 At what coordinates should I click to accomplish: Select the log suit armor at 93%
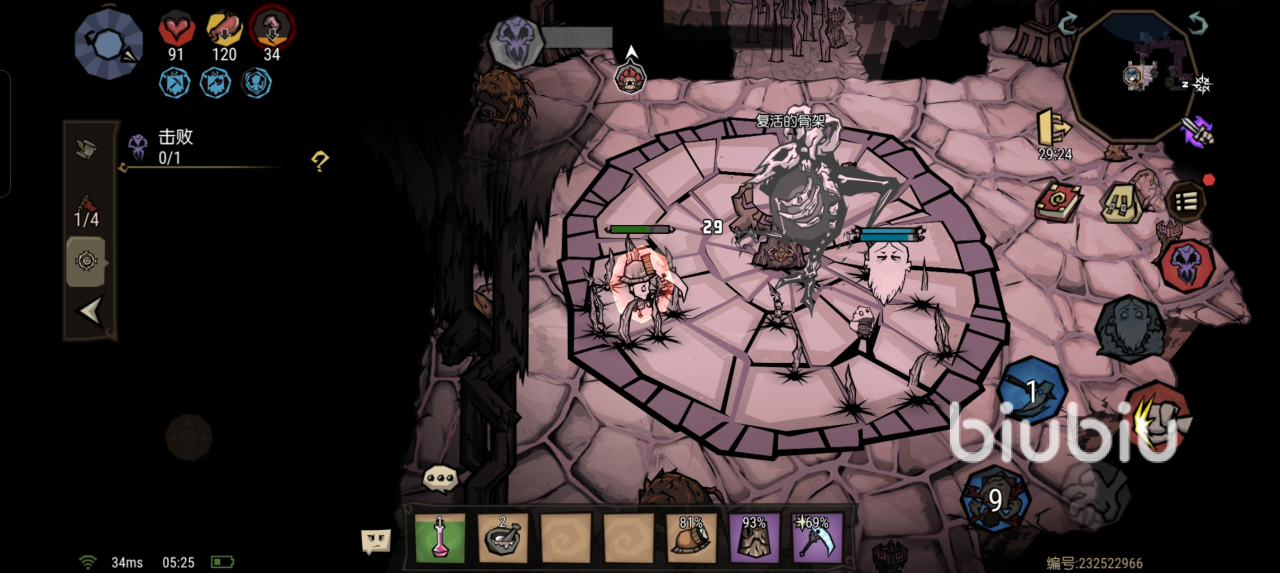754,538
